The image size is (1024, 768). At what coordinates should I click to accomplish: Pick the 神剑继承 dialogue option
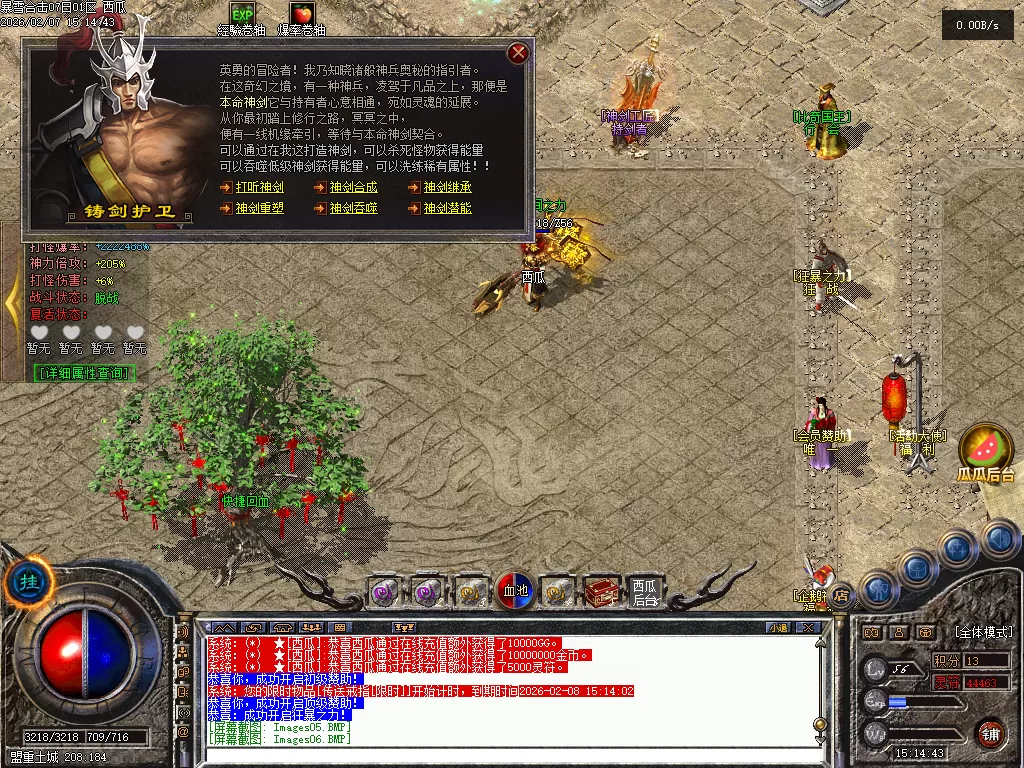coord(447,187)
